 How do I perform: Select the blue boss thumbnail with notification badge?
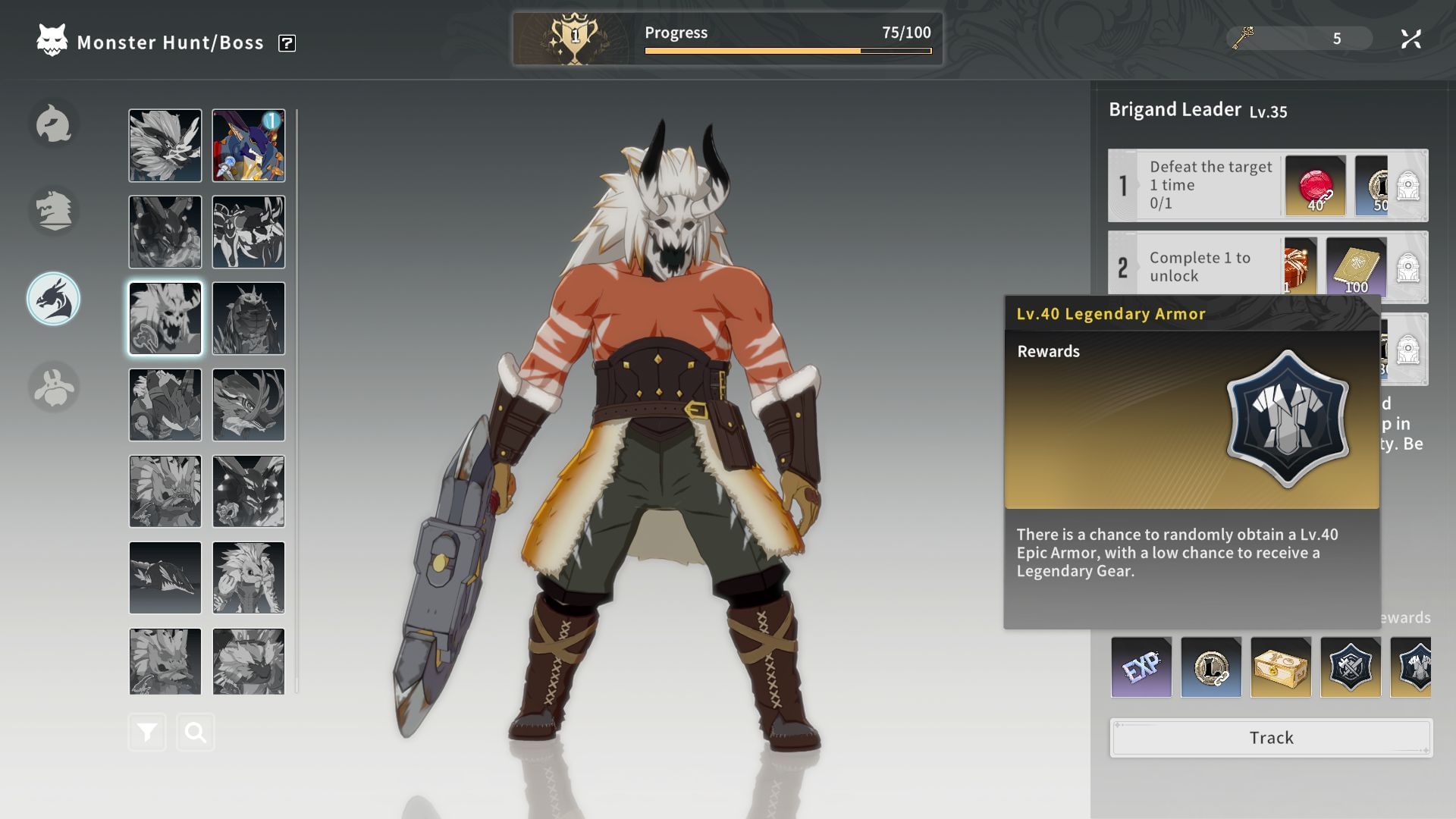pos(249,146)
